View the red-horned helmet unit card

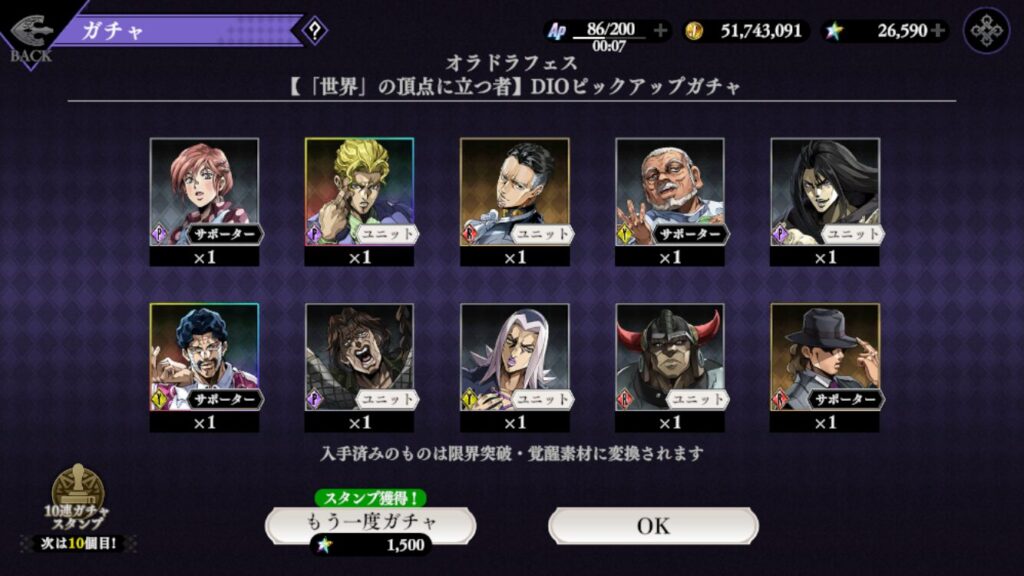click(x=669, y=357)
